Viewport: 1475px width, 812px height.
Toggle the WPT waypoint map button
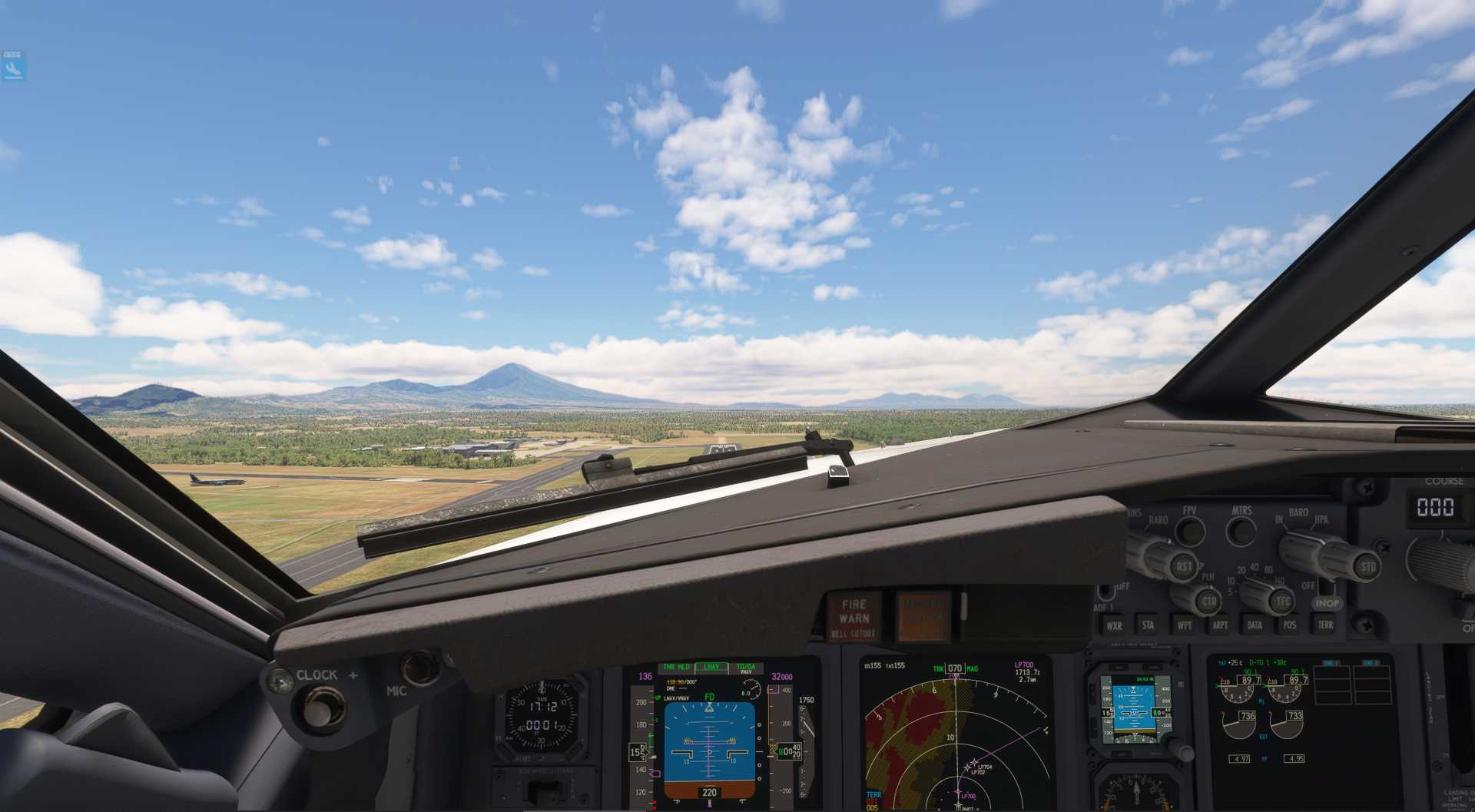pyautogui.click(x=1184, y=625)
